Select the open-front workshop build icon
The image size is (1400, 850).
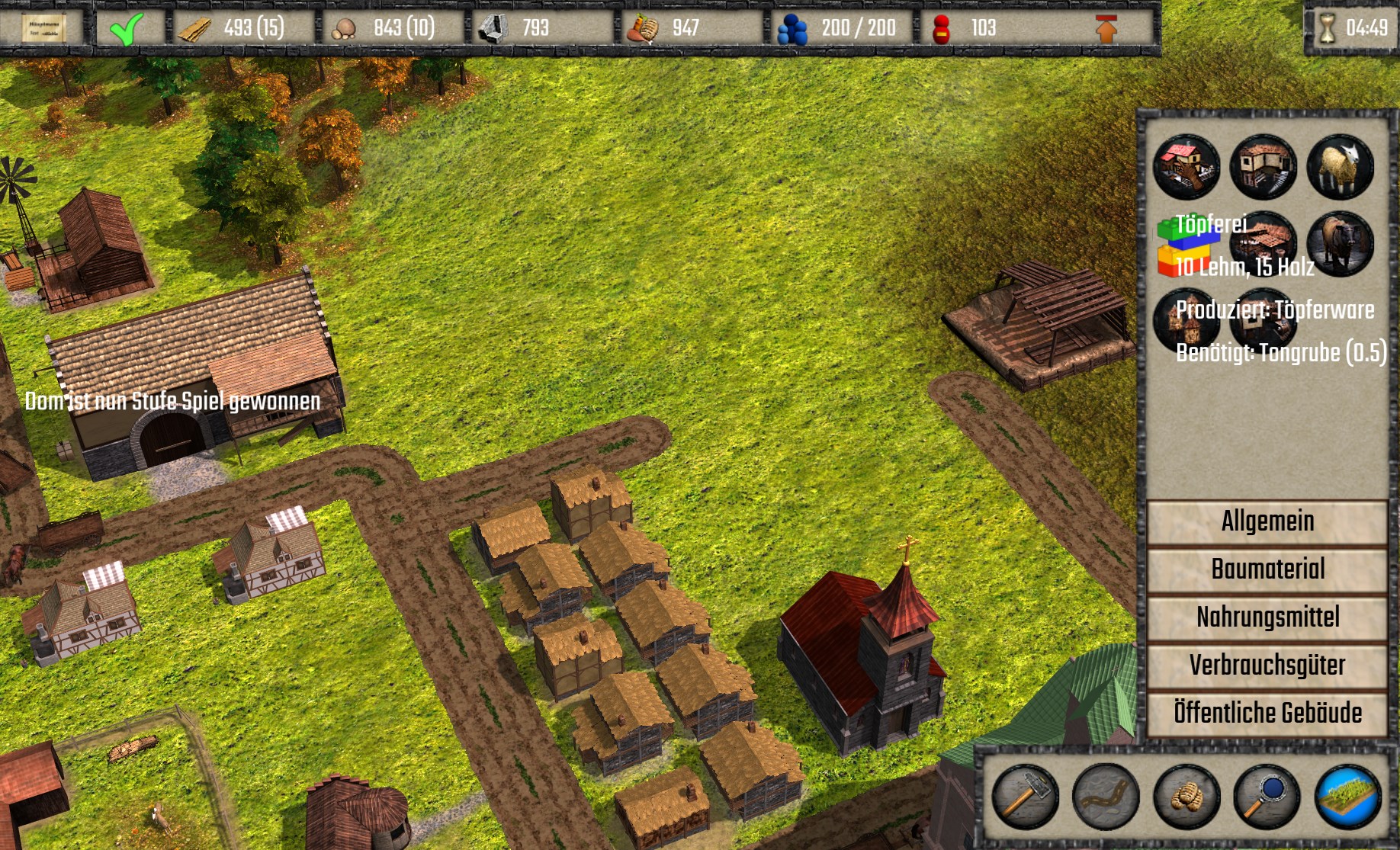[1263, 167]
